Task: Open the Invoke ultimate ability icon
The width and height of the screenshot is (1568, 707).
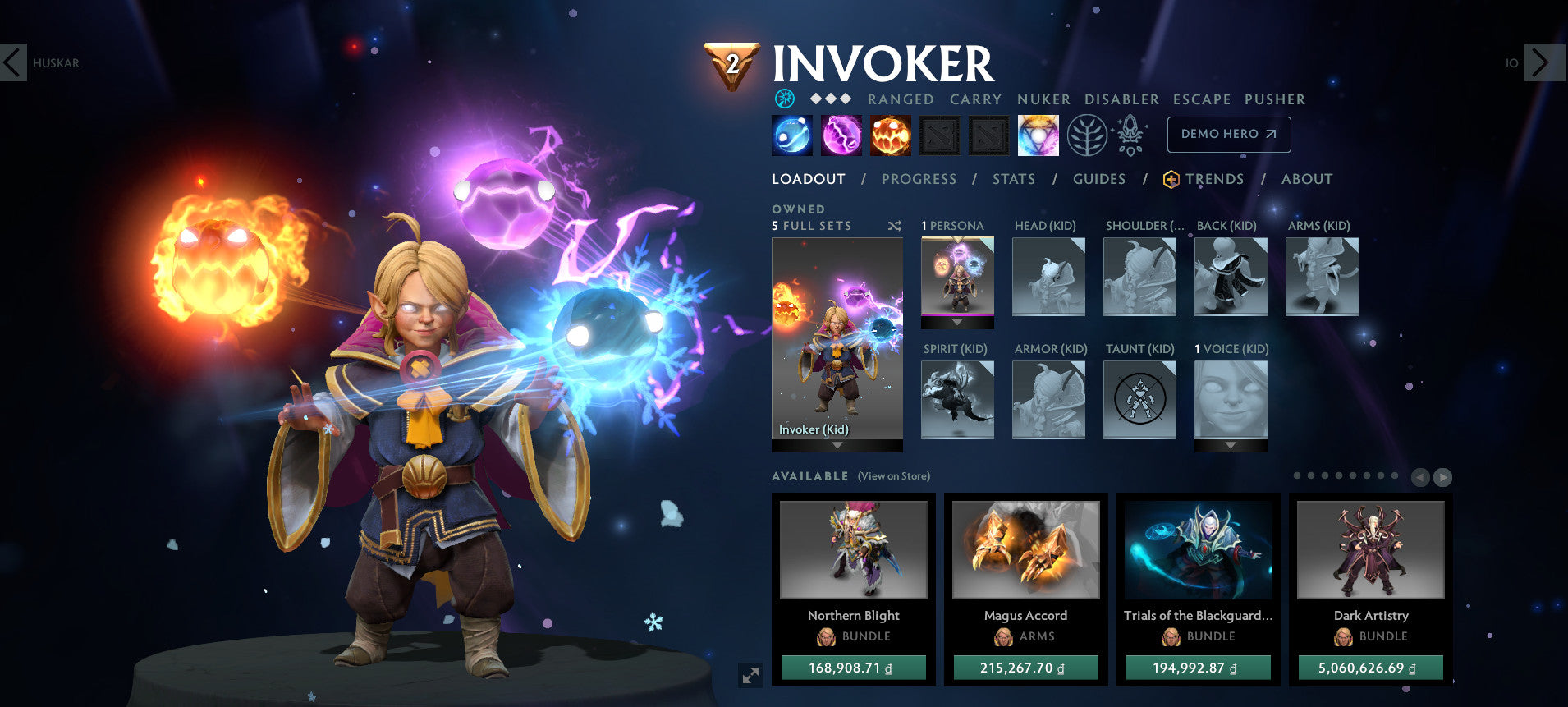Action: point(1038,135)
